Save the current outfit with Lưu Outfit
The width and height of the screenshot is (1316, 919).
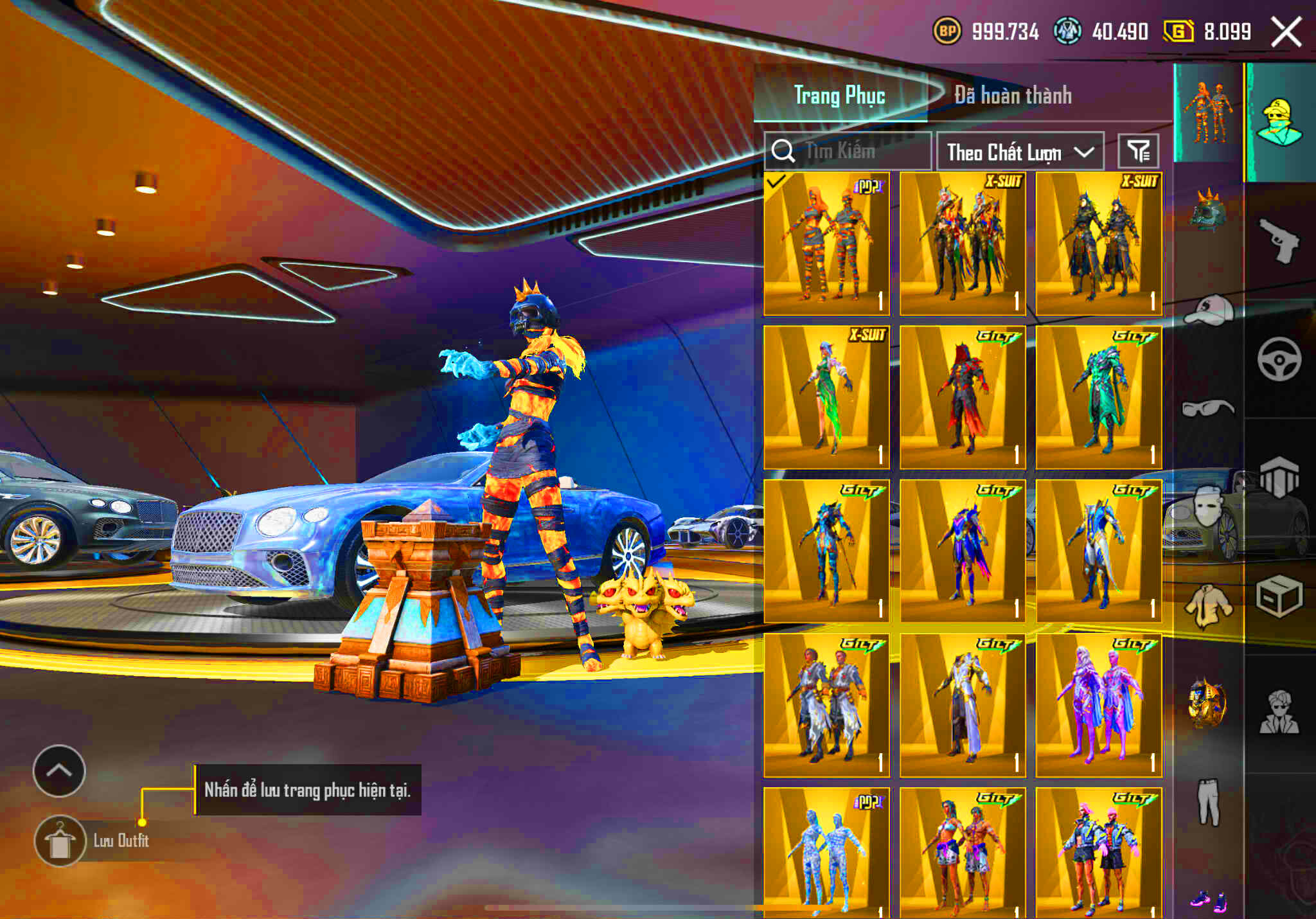tap(60, 841)
